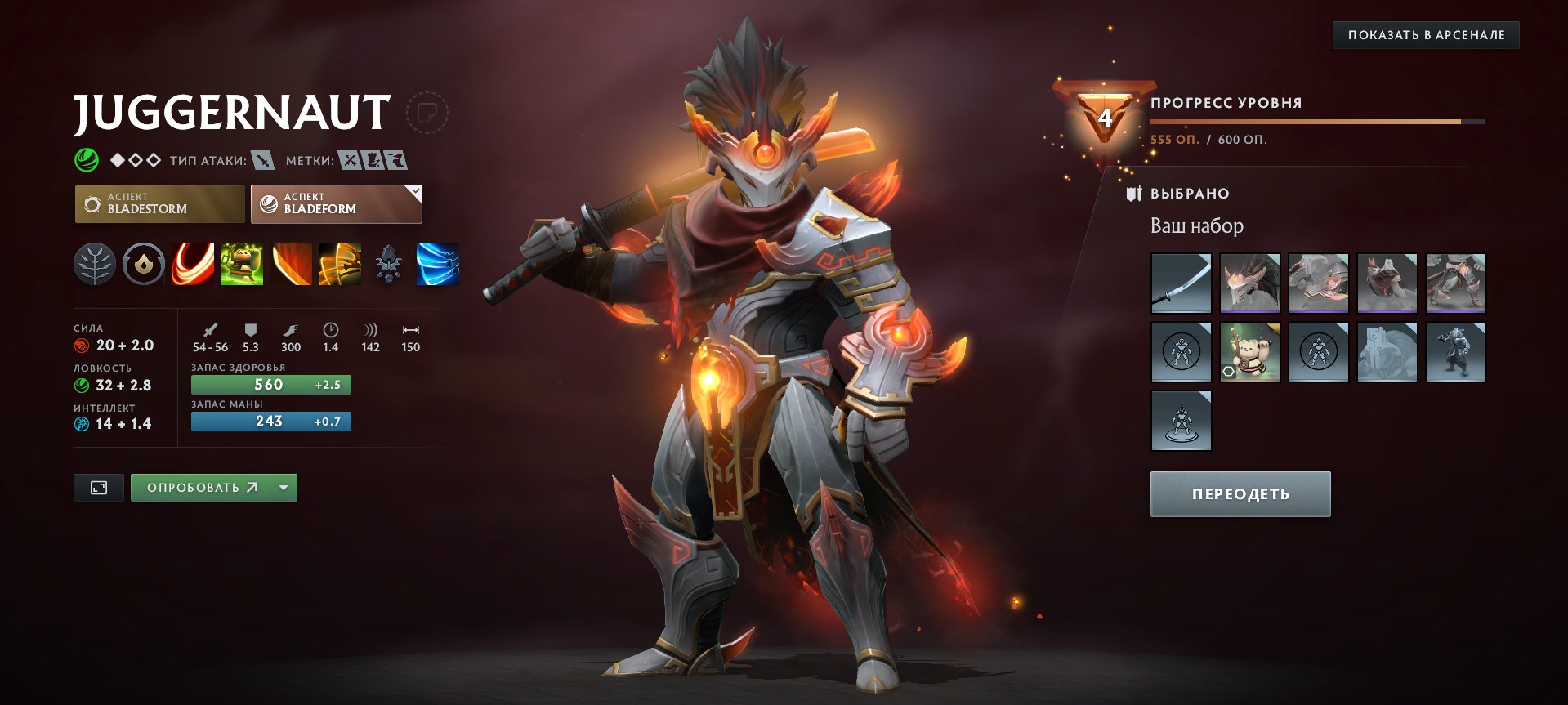The height and width of the screenshot is (705, 1568).
Task: Click the ПОКАЗАТЬ В АРСЕНАЛЕ button
Action: click(1426, 36)
